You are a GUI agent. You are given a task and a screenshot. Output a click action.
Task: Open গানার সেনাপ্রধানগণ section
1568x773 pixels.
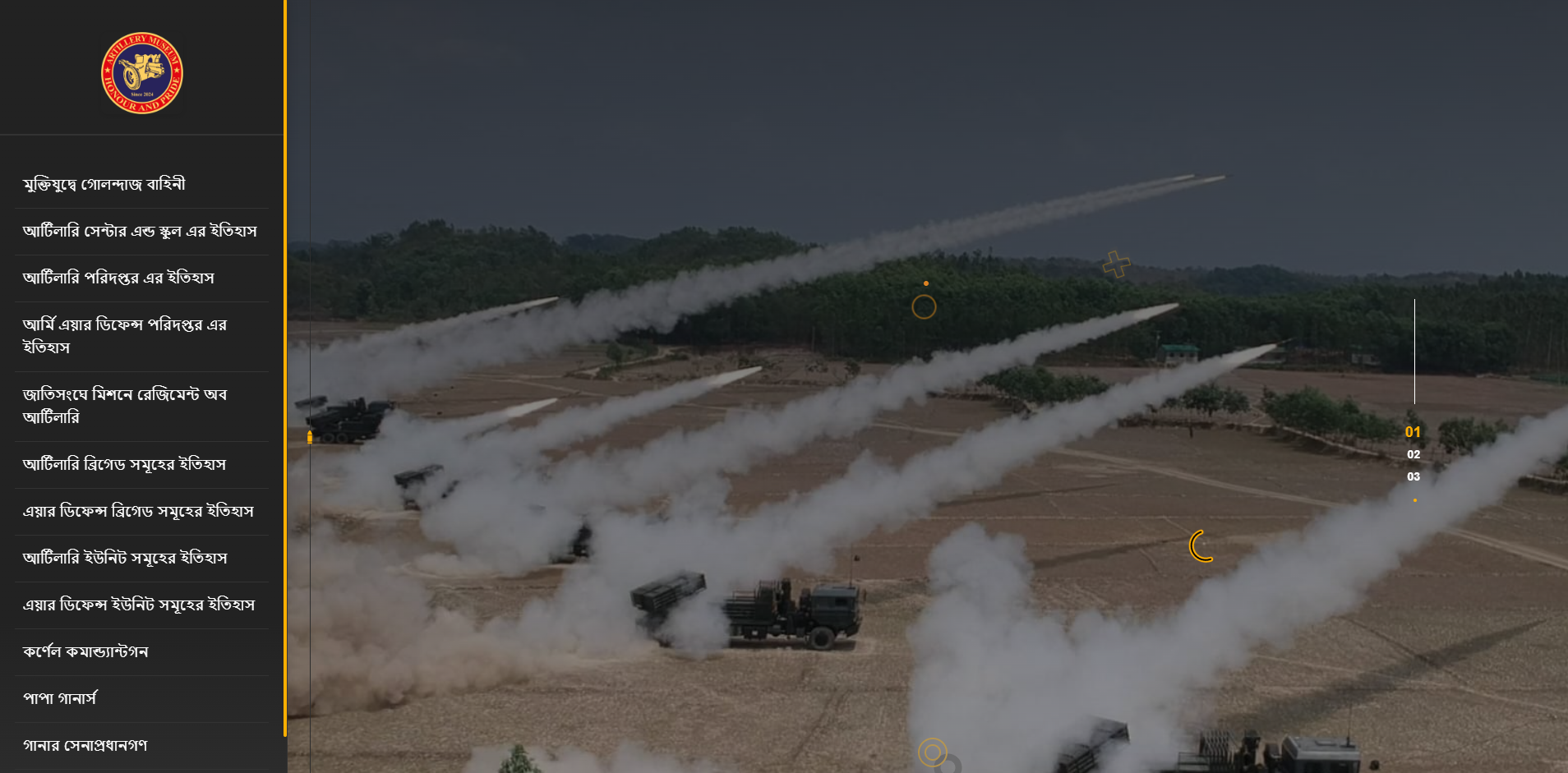[85, 745]
